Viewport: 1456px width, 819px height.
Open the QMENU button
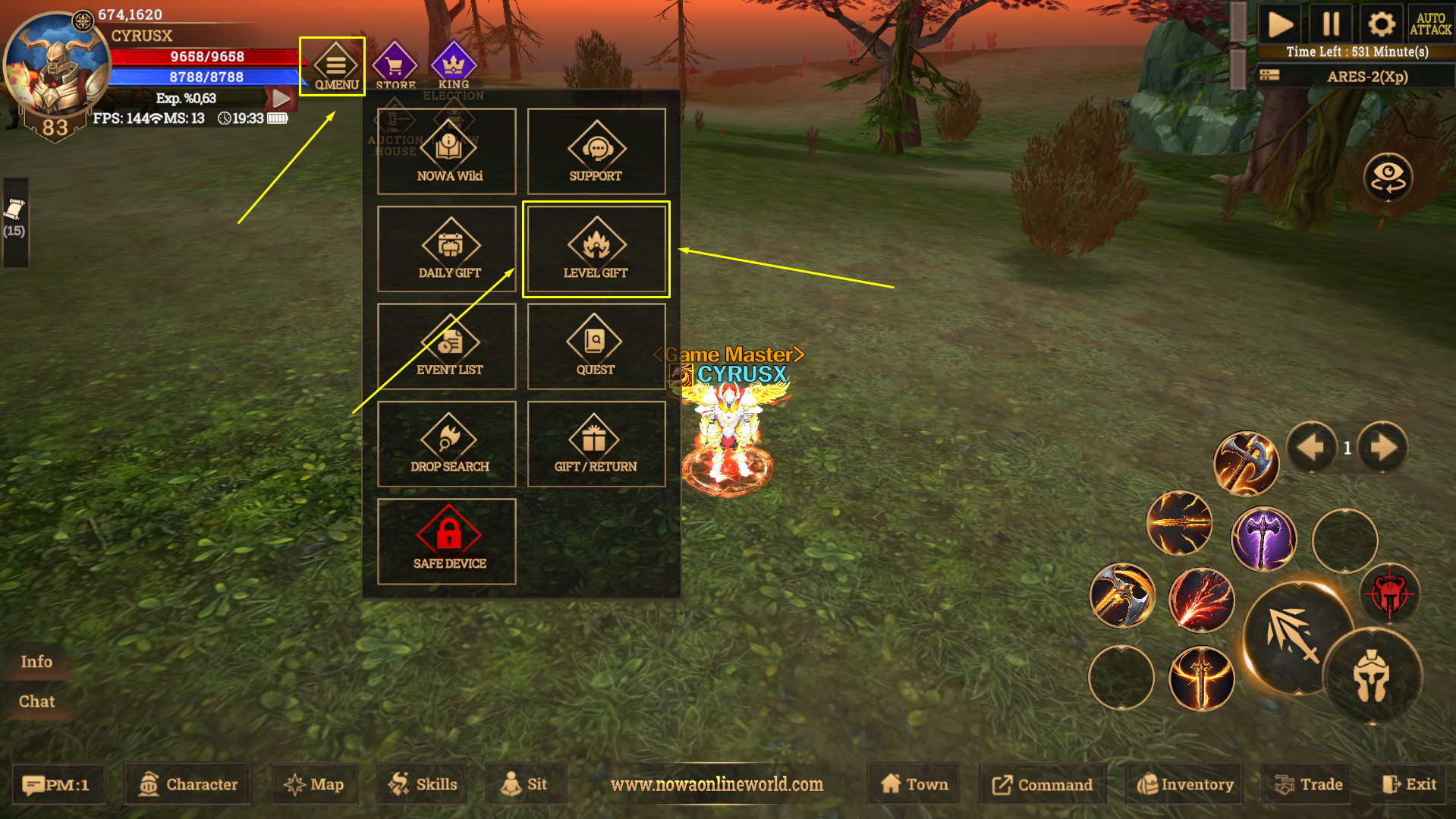[x=335, y=67]
